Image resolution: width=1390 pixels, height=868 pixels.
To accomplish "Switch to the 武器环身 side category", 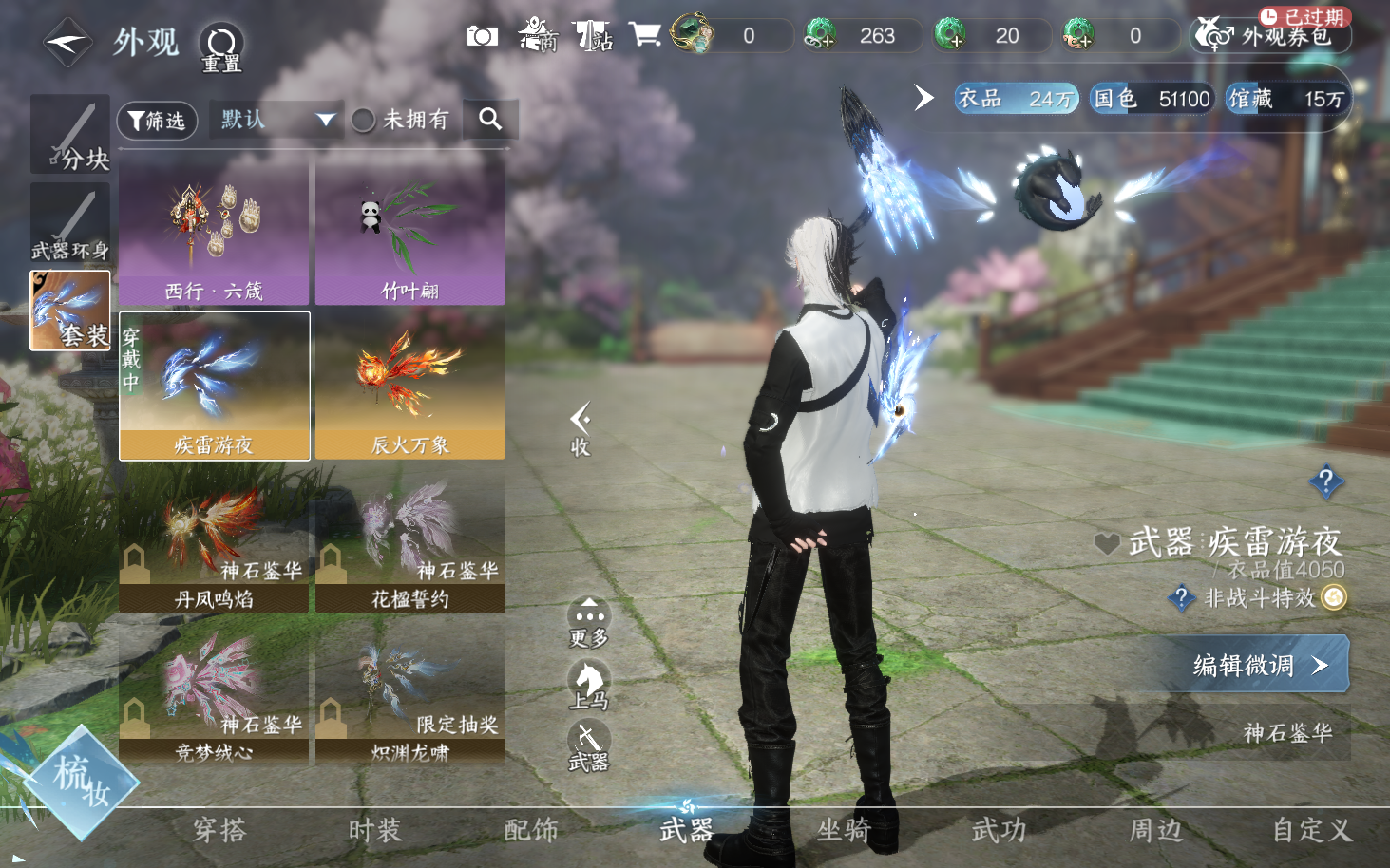I will (70, 223).
